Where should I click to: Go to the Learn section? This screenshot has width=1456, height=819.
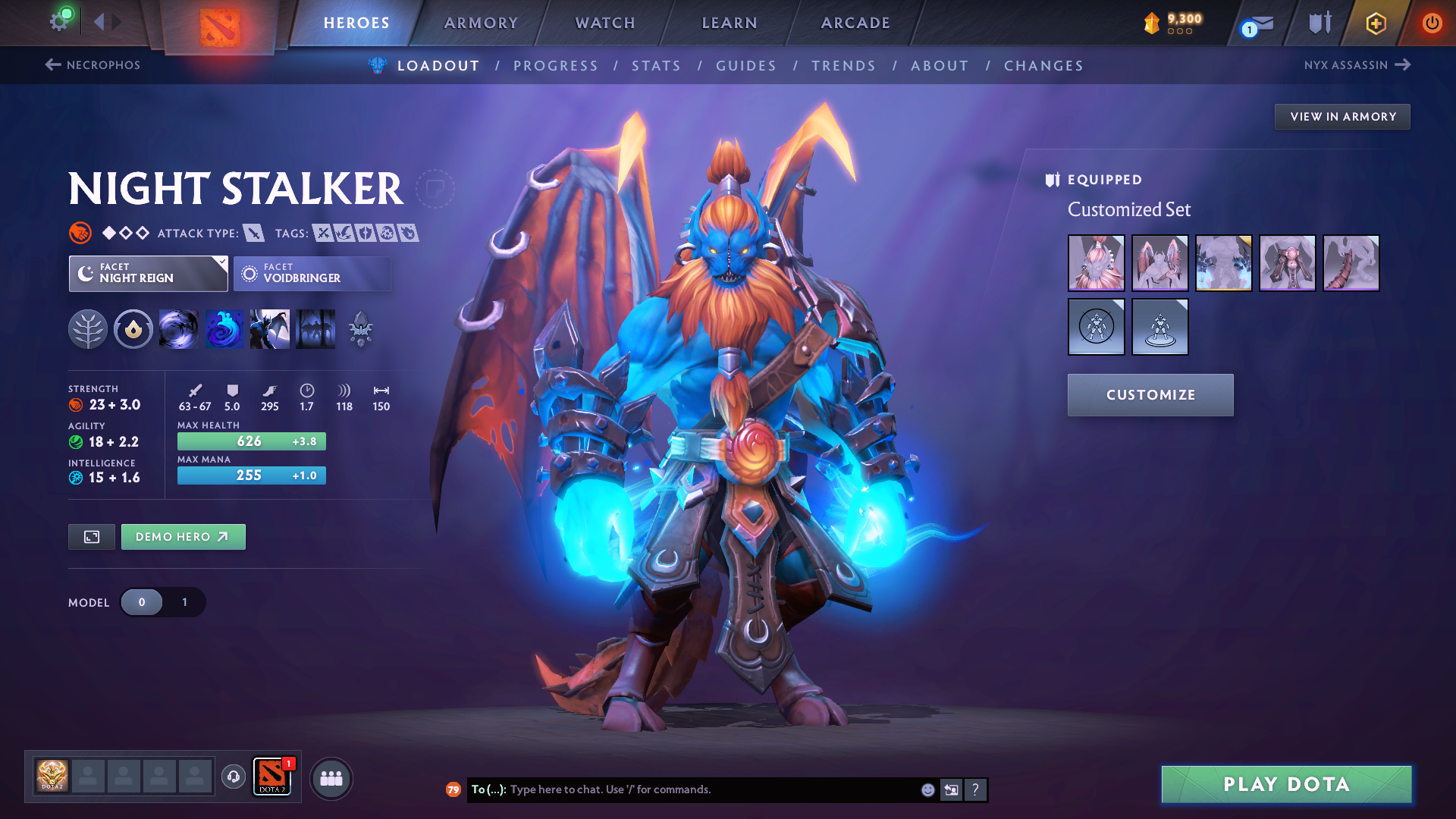(x=730, y=23)
